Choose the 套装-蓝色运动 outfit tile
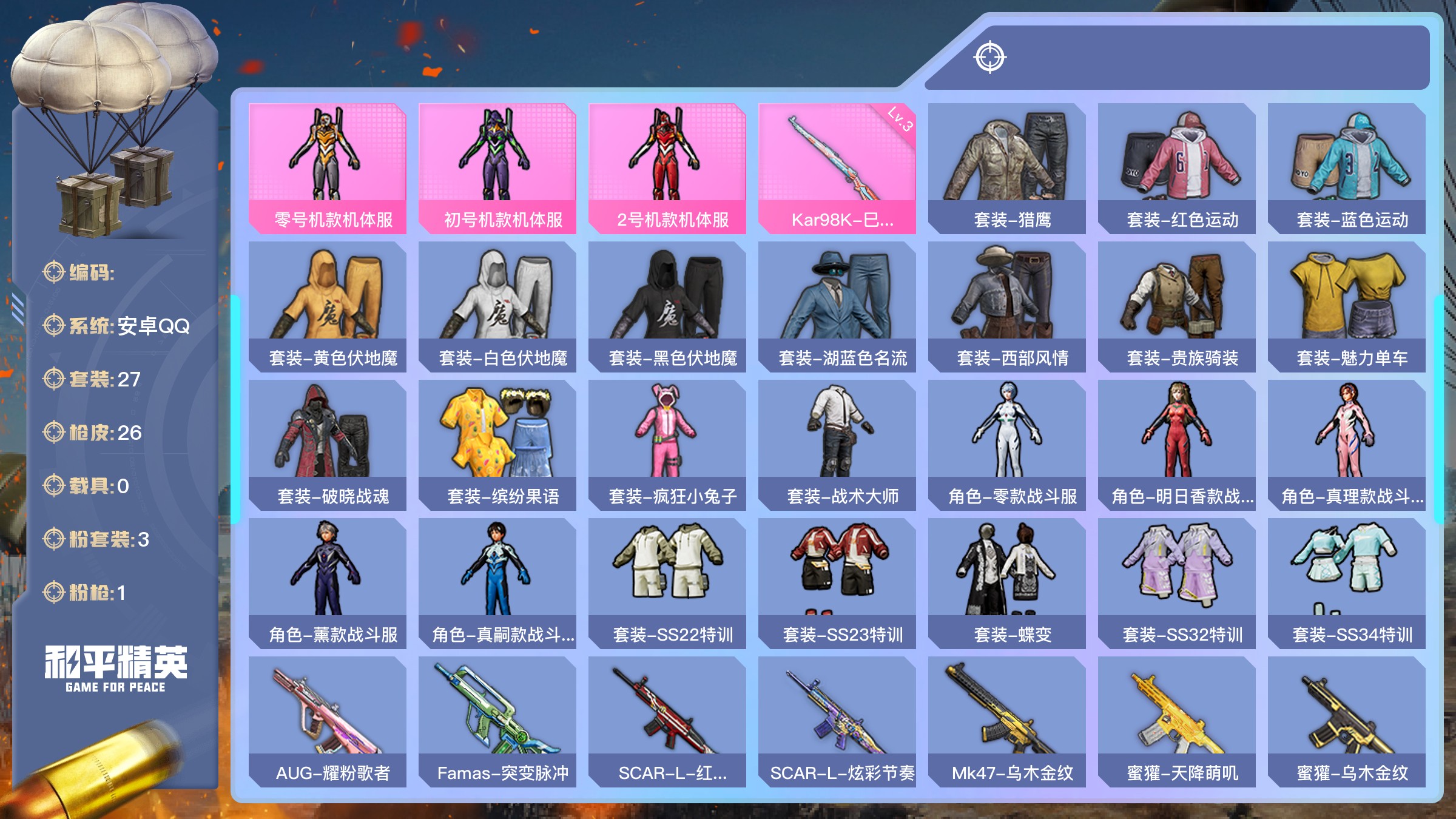 1347,168
